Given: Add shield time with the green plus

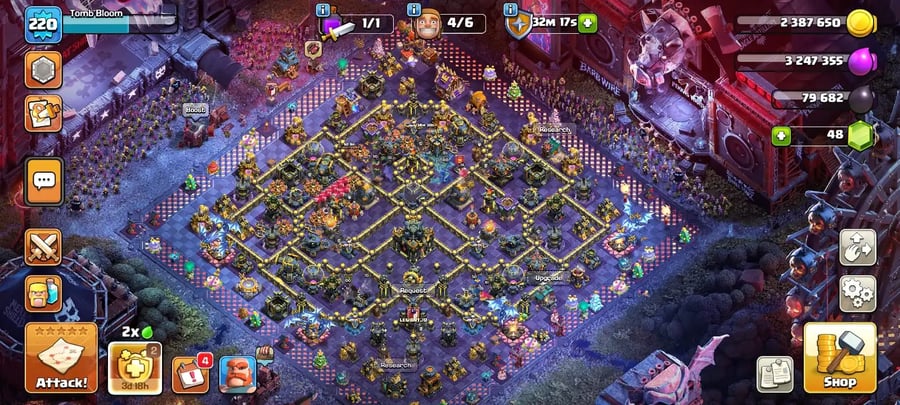Looking at the screenshot, I should (587, 23).
